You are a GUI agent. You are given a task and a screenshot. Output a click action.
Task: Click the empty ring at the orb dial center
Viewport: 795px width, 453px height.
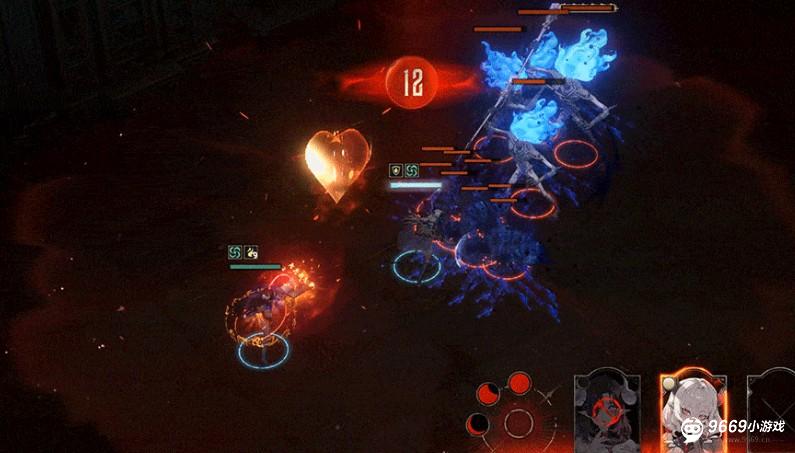[x=518, y=422]
